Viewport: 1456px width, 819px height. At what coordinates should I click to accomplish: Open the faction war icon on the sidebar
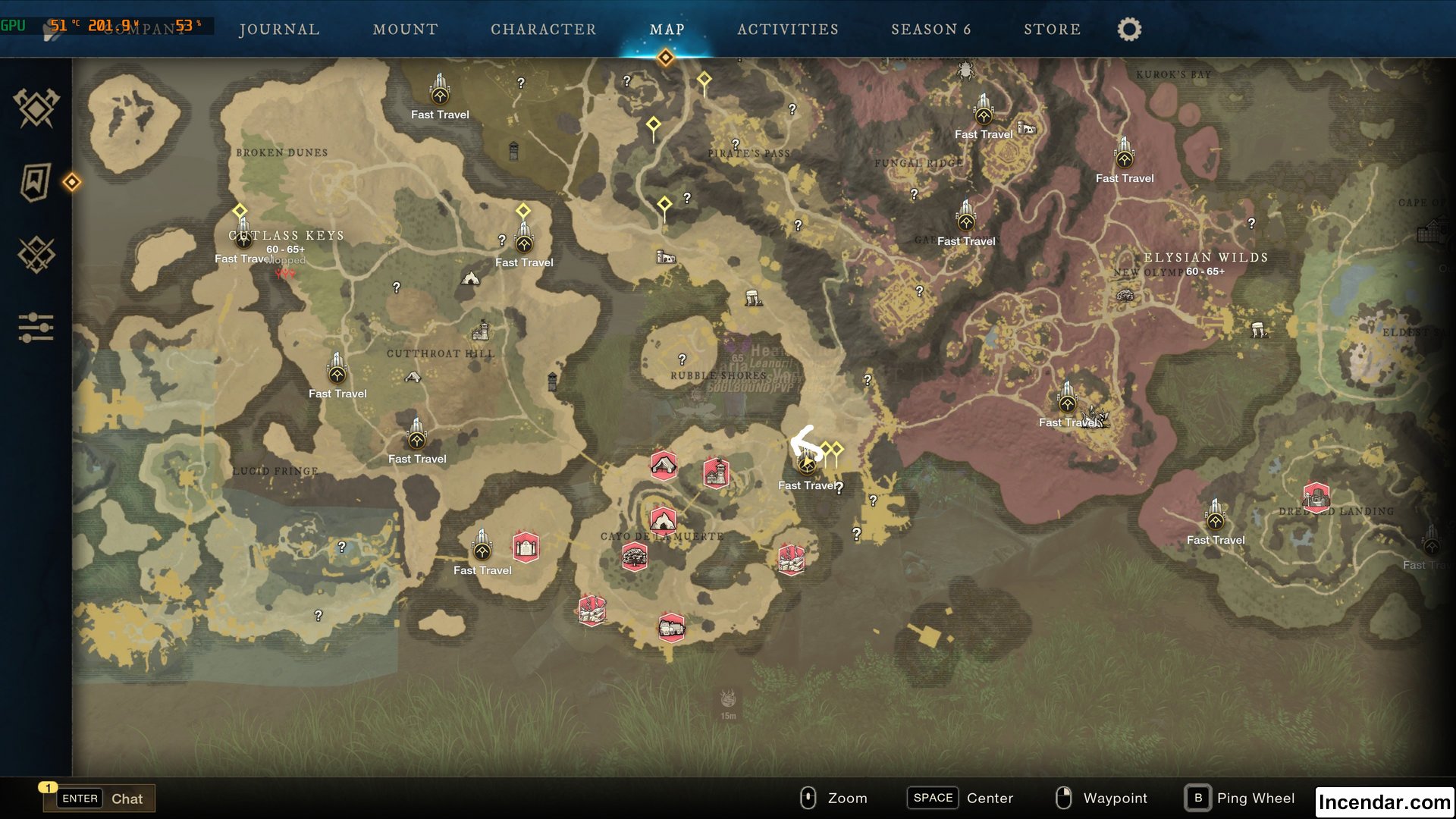tap(36, 253)
